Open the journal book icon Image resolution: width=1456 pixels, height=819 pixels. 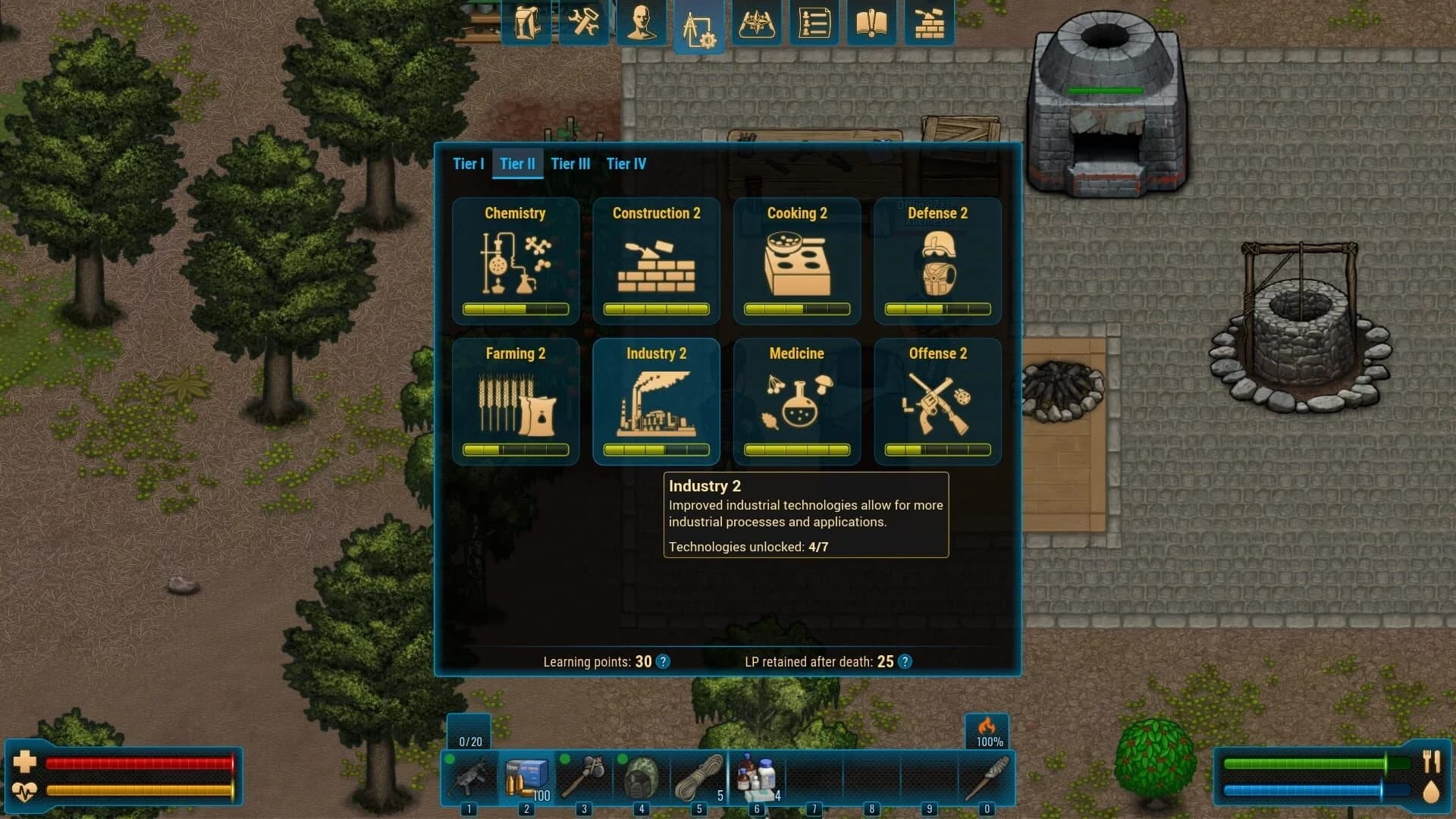[x=871, y=23]
